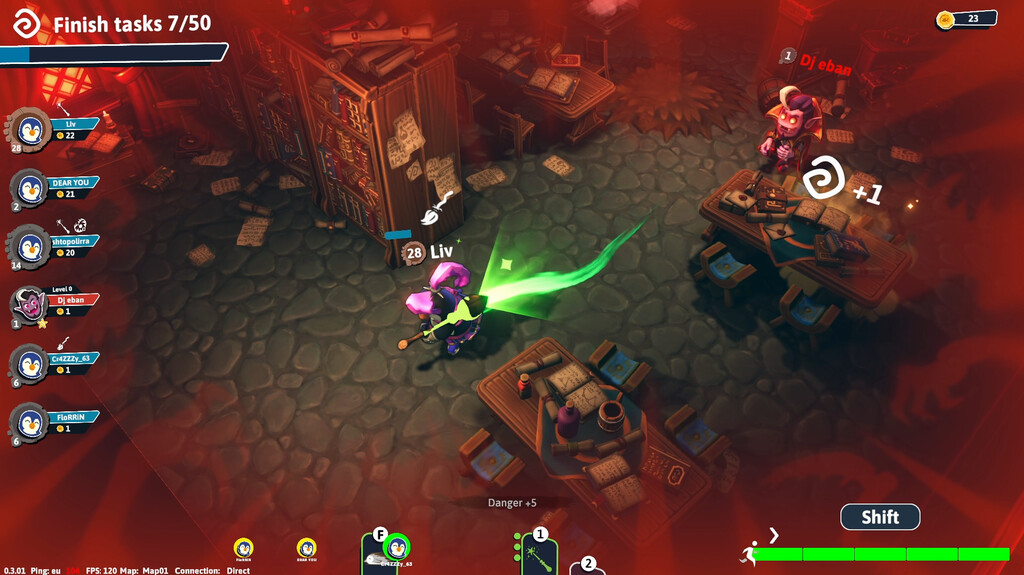Select Liv in the player list
The width and height of the screenshot is (1024, 575).
click(55, 129)
